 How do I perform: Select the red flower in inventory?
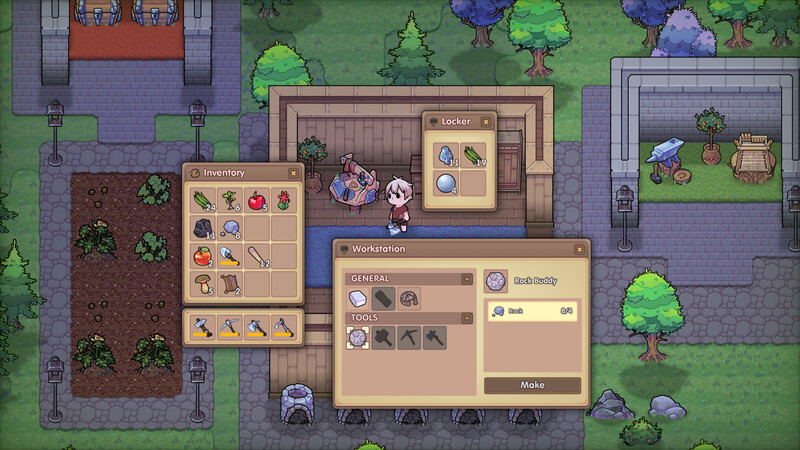(284, 200)
